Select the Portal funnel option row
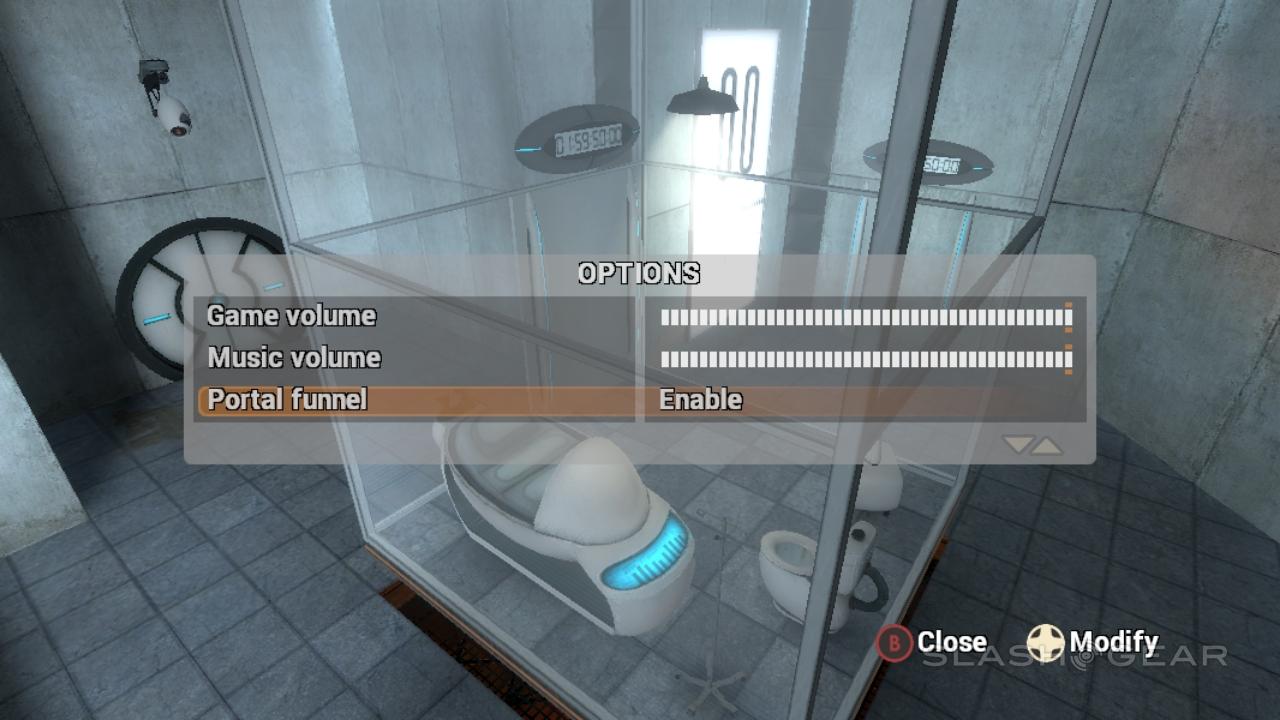Viewport: 1280px width, 720px height. click(x=414, y=401)
